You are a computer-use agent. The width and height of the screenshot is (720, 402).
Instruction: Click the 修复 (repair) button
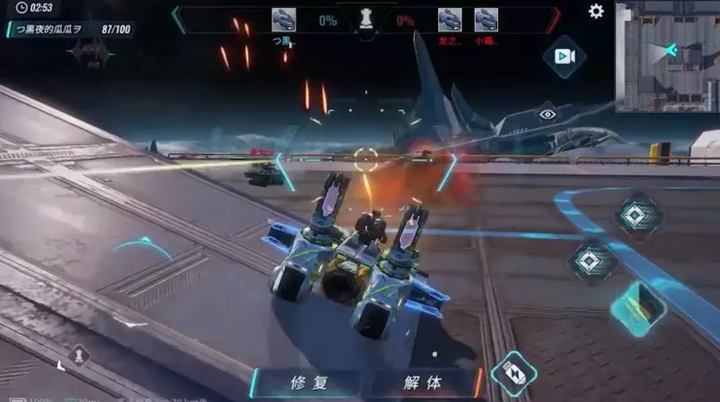pos(309,382)
